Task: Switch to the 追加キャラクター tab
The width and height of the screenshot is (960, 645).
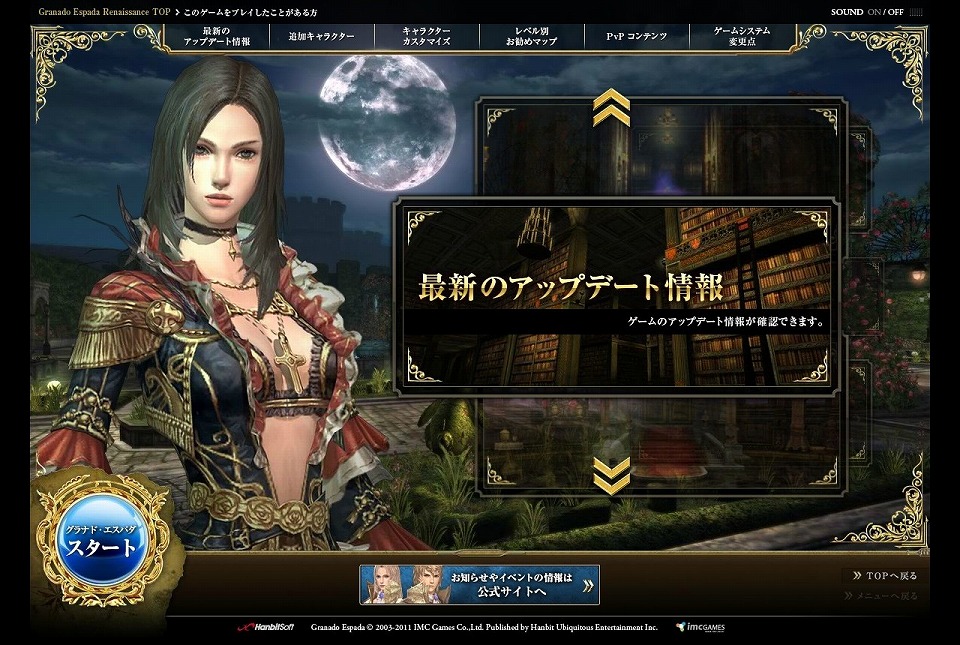Action: (321, 37)
